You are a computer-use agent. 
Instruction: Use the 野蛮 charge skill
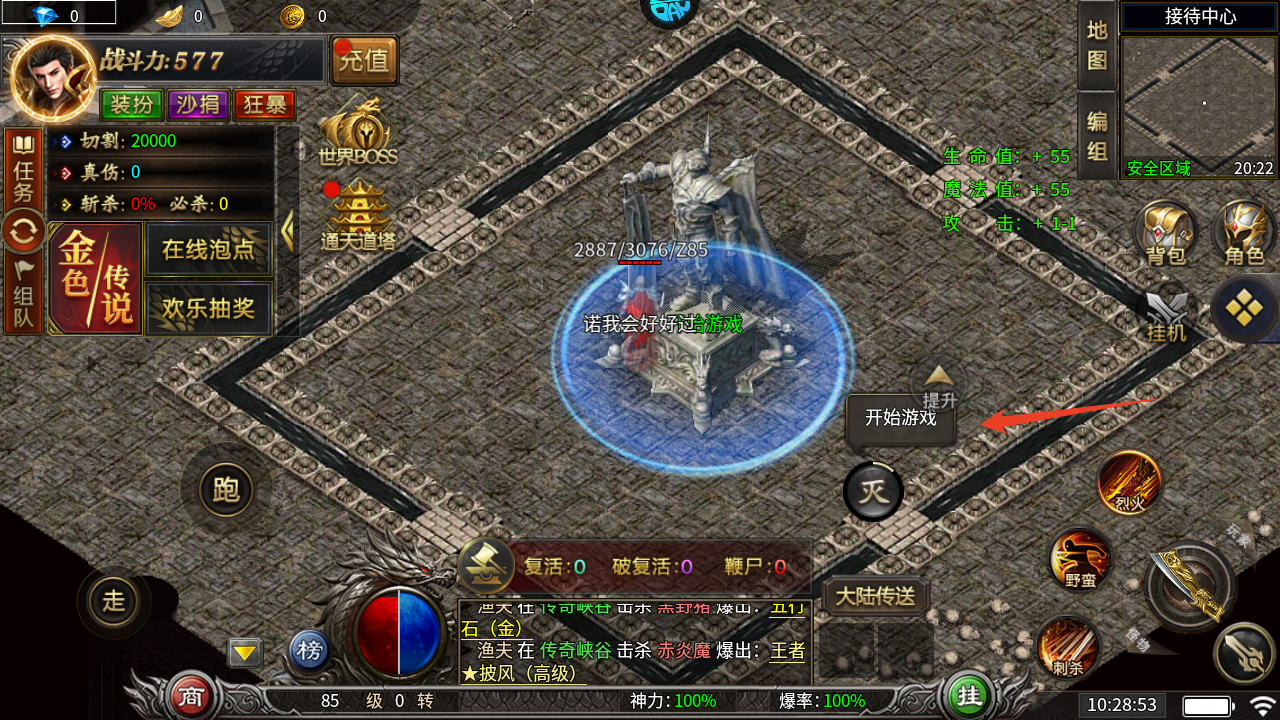click(x=1080, y=560)
